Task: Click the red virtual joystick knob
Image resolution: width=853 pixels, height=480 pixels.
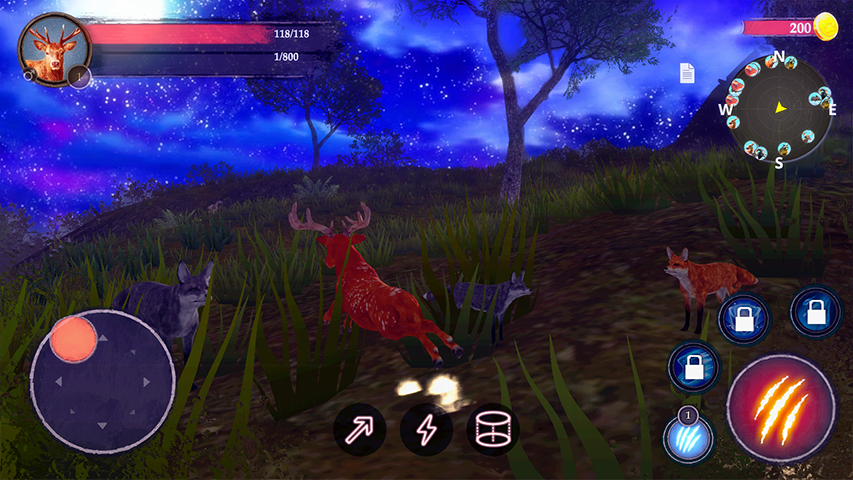Action: [73, 338]
